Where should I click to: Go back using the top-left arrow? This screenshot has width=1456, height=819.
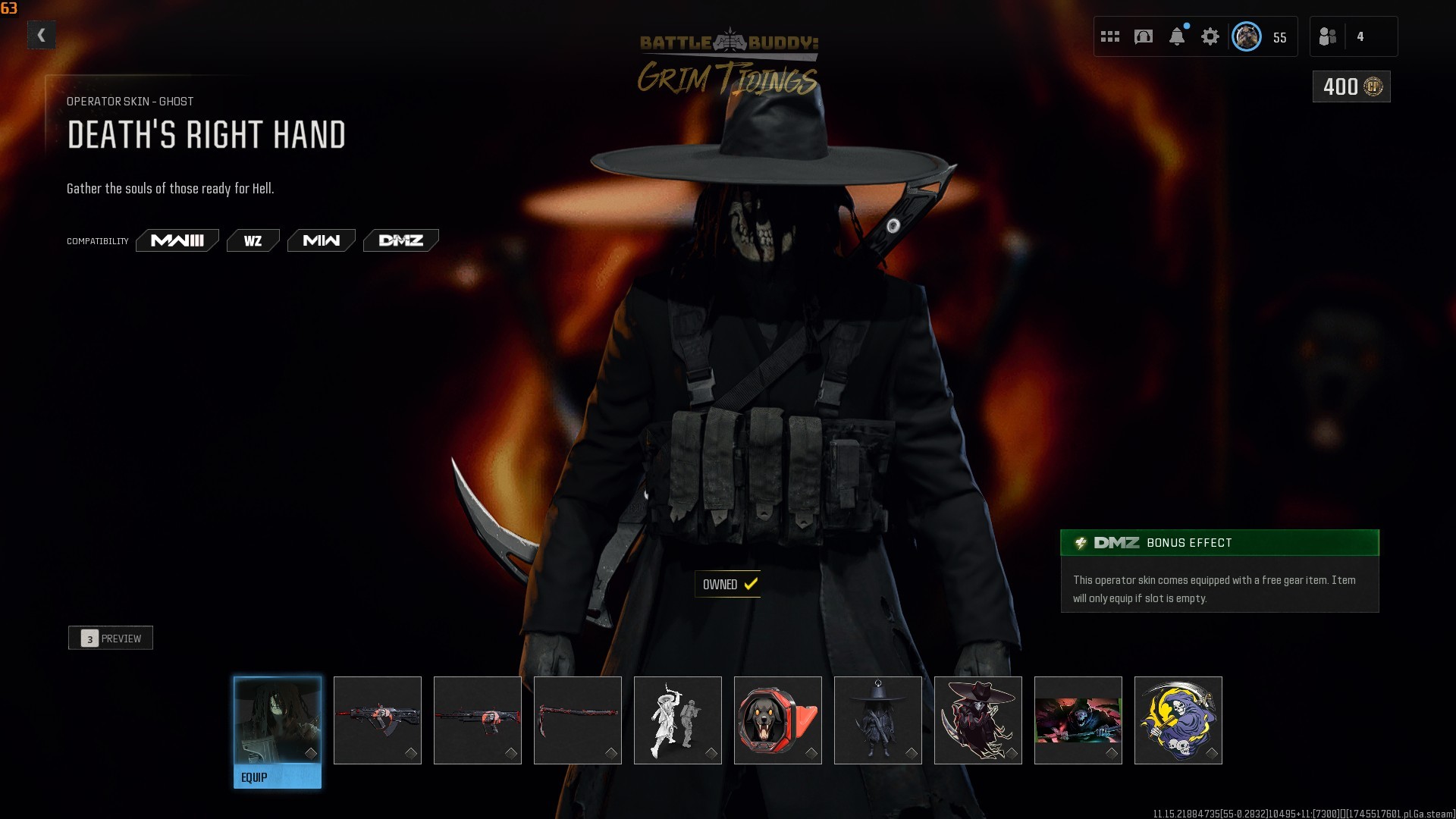[42, 35]
